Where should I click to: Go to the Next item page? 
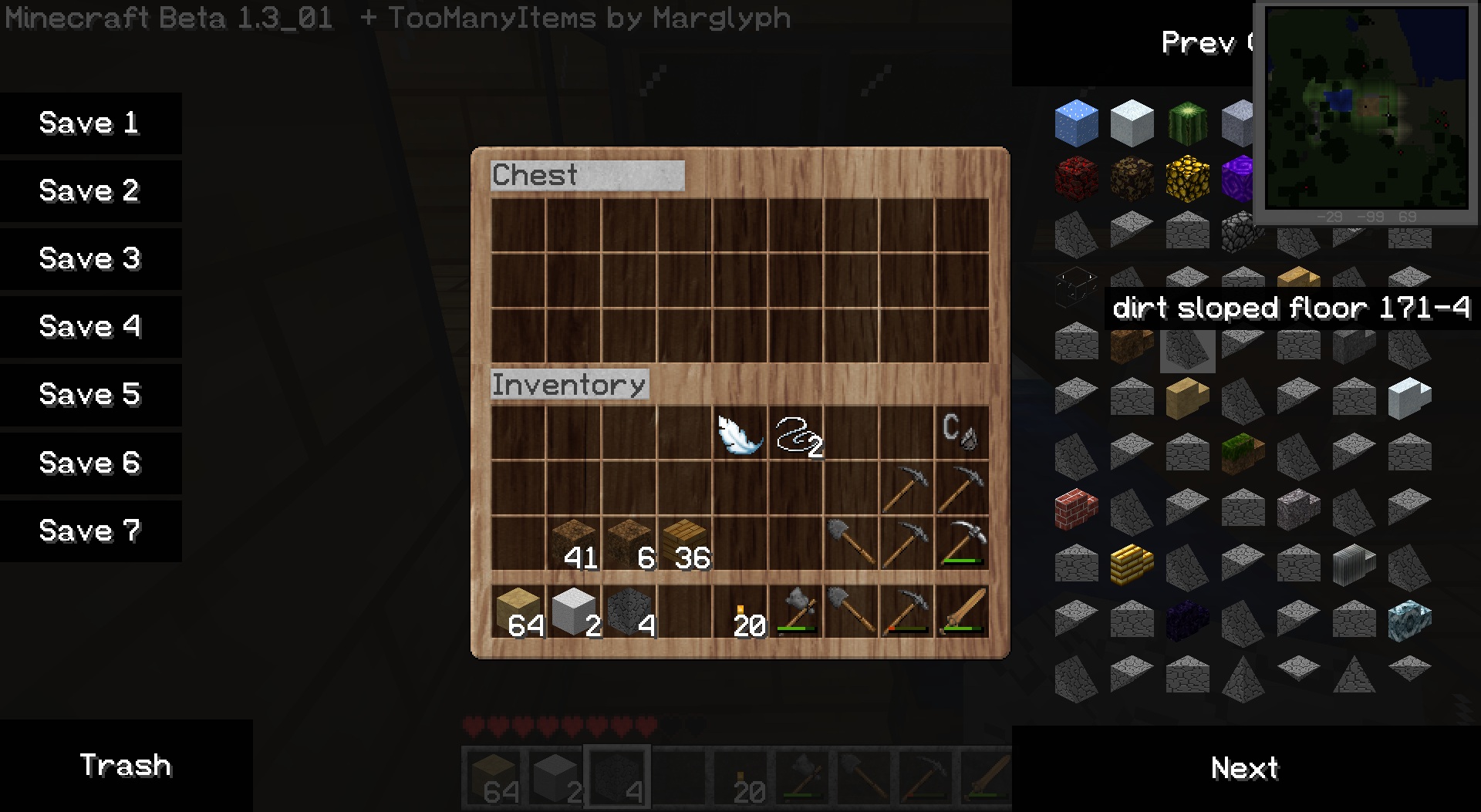1245,769
